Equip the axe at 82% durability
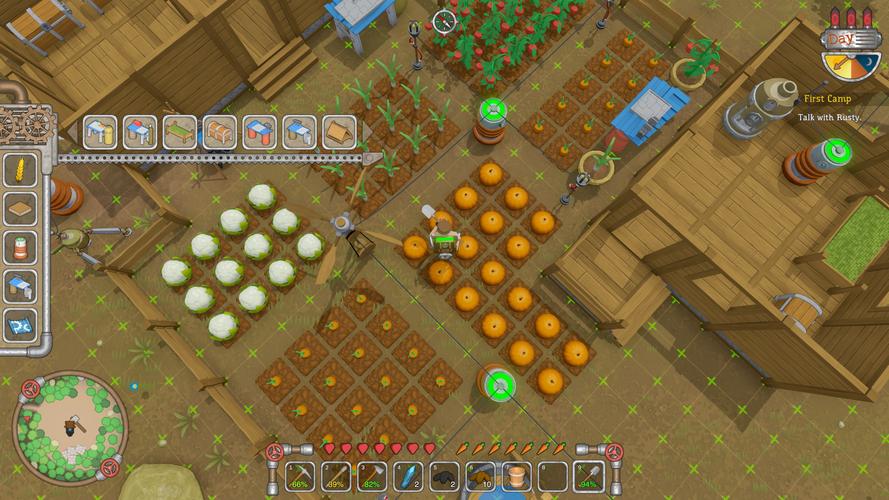 pyautogui.click(x=372, y=477)
